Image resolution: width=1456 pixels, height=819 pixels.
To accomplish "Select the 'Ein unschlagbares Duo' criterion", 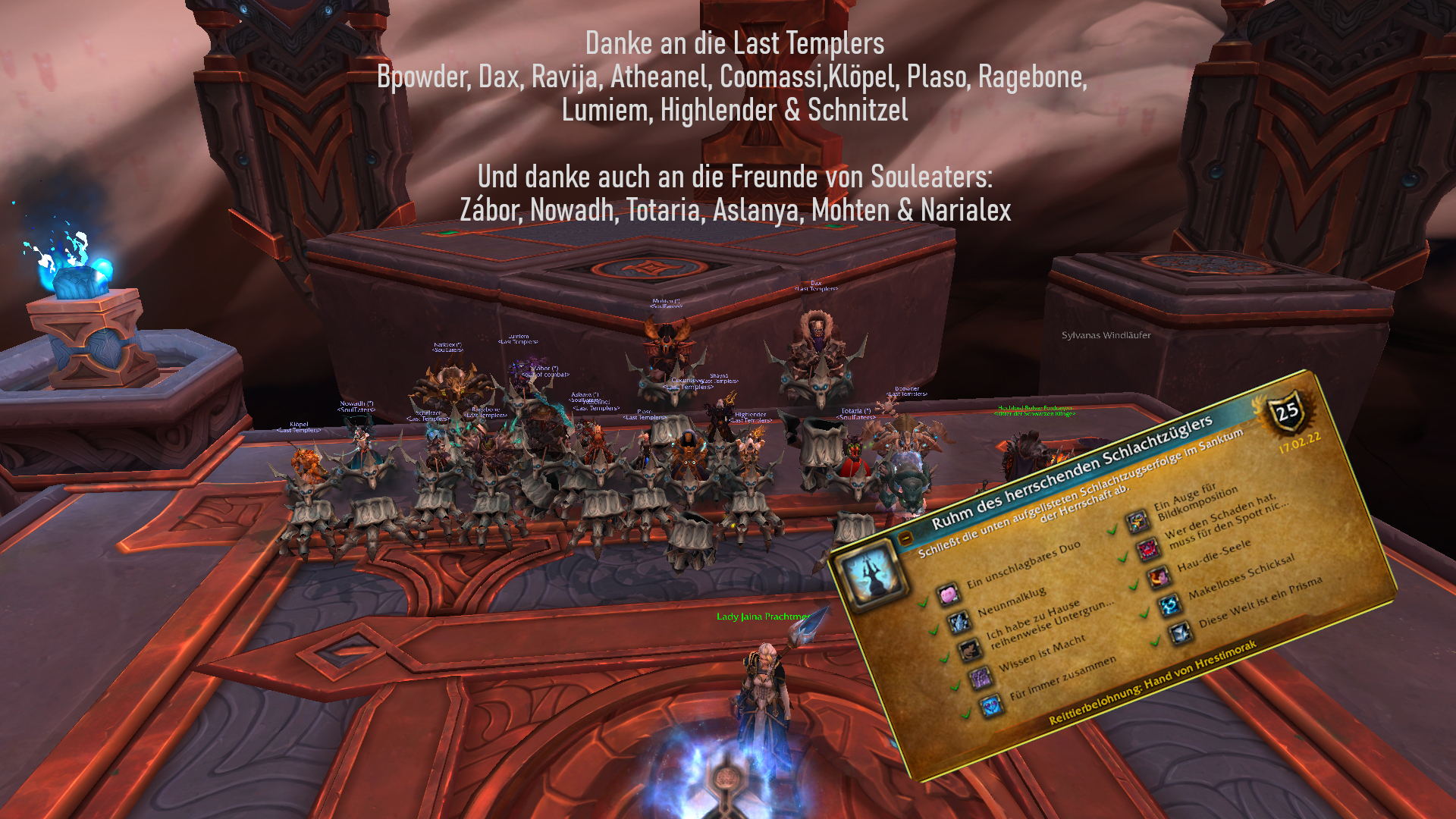I will click(1022, 566).
